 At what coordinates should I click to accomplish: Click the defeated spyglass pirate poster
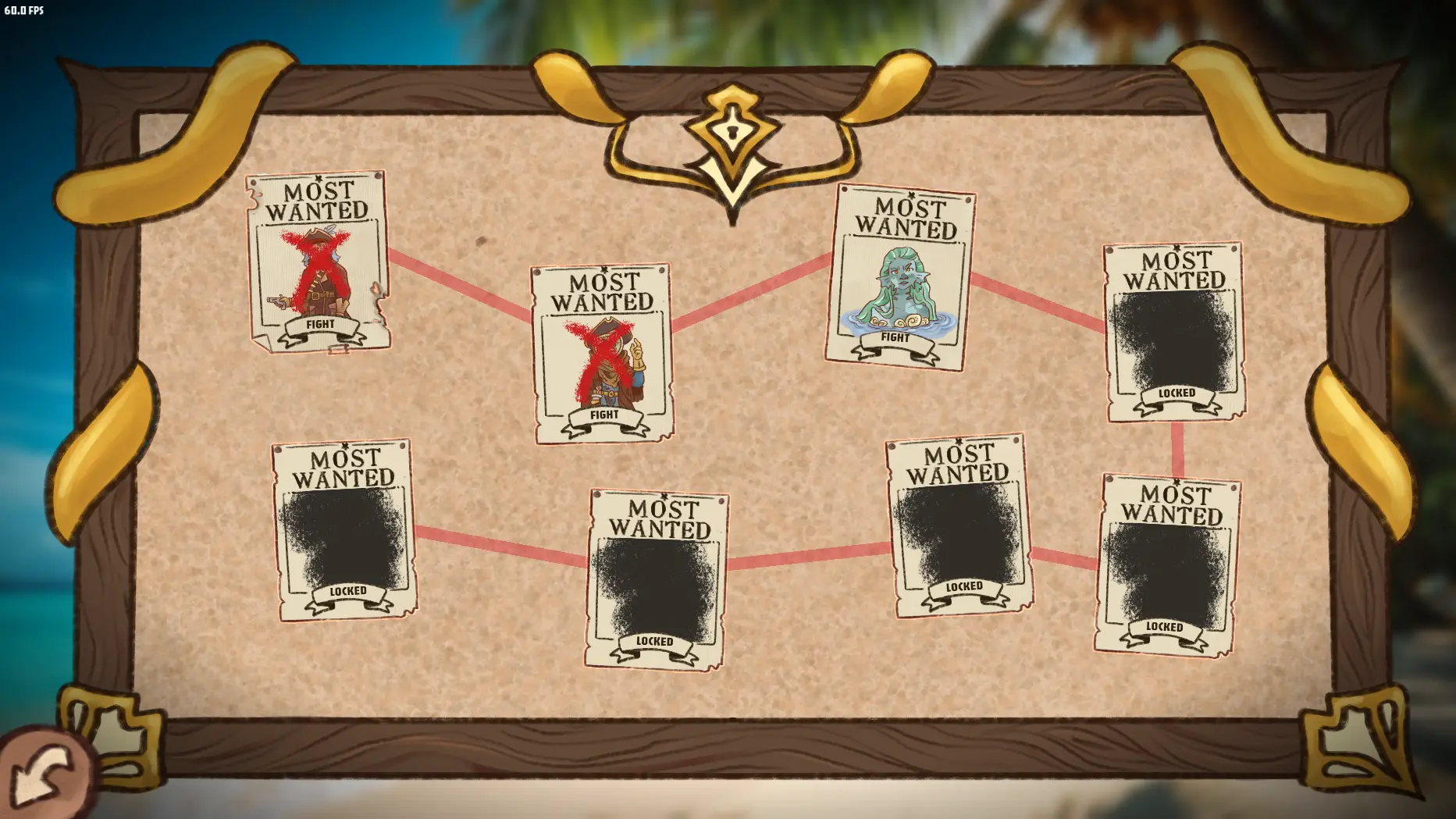tap(601, 351)
